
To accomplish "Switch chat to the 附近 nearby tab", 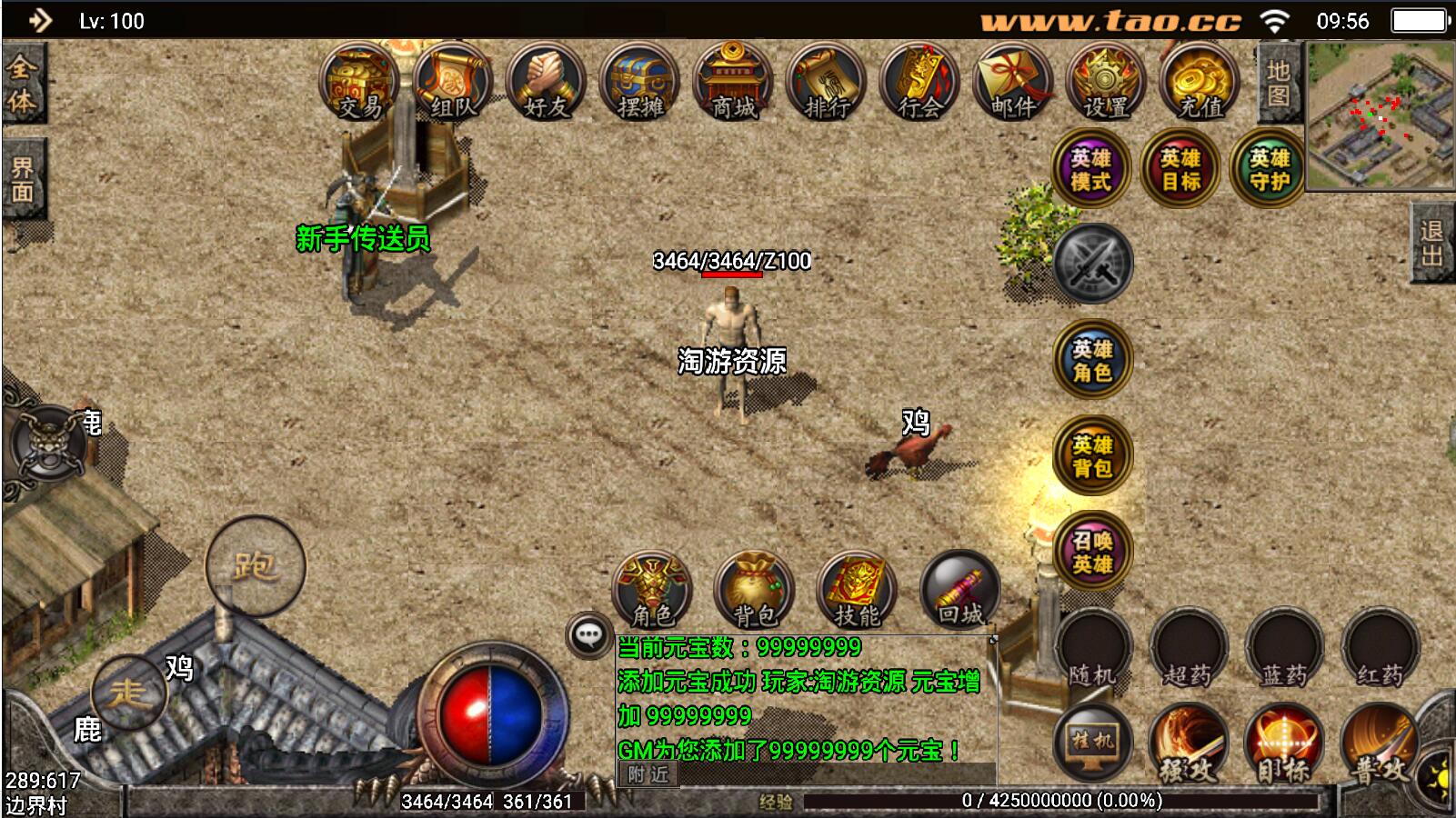I will pos(648,774).
